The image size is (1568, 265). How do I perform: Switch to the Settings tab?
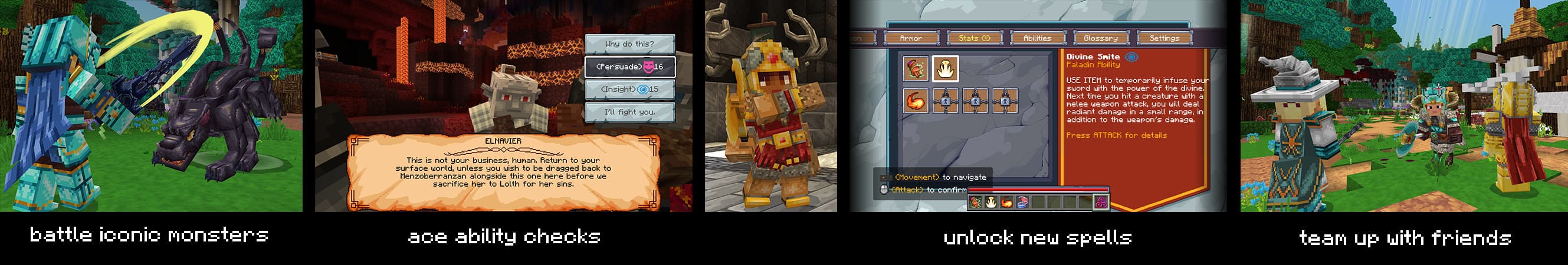click(x=1164, y=38)
